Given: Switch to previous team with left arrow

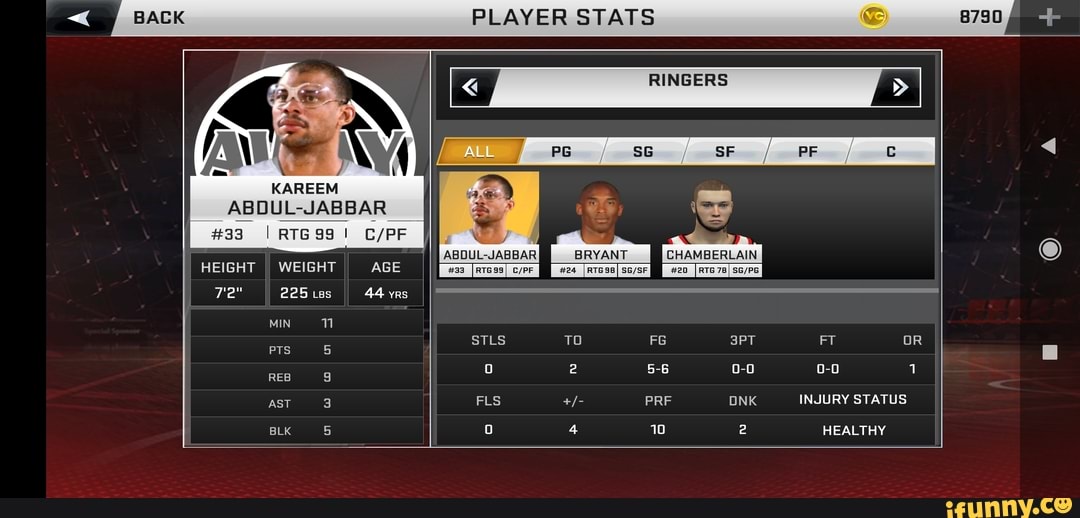Looking at the screenshot, I should (x=471, y=88).
